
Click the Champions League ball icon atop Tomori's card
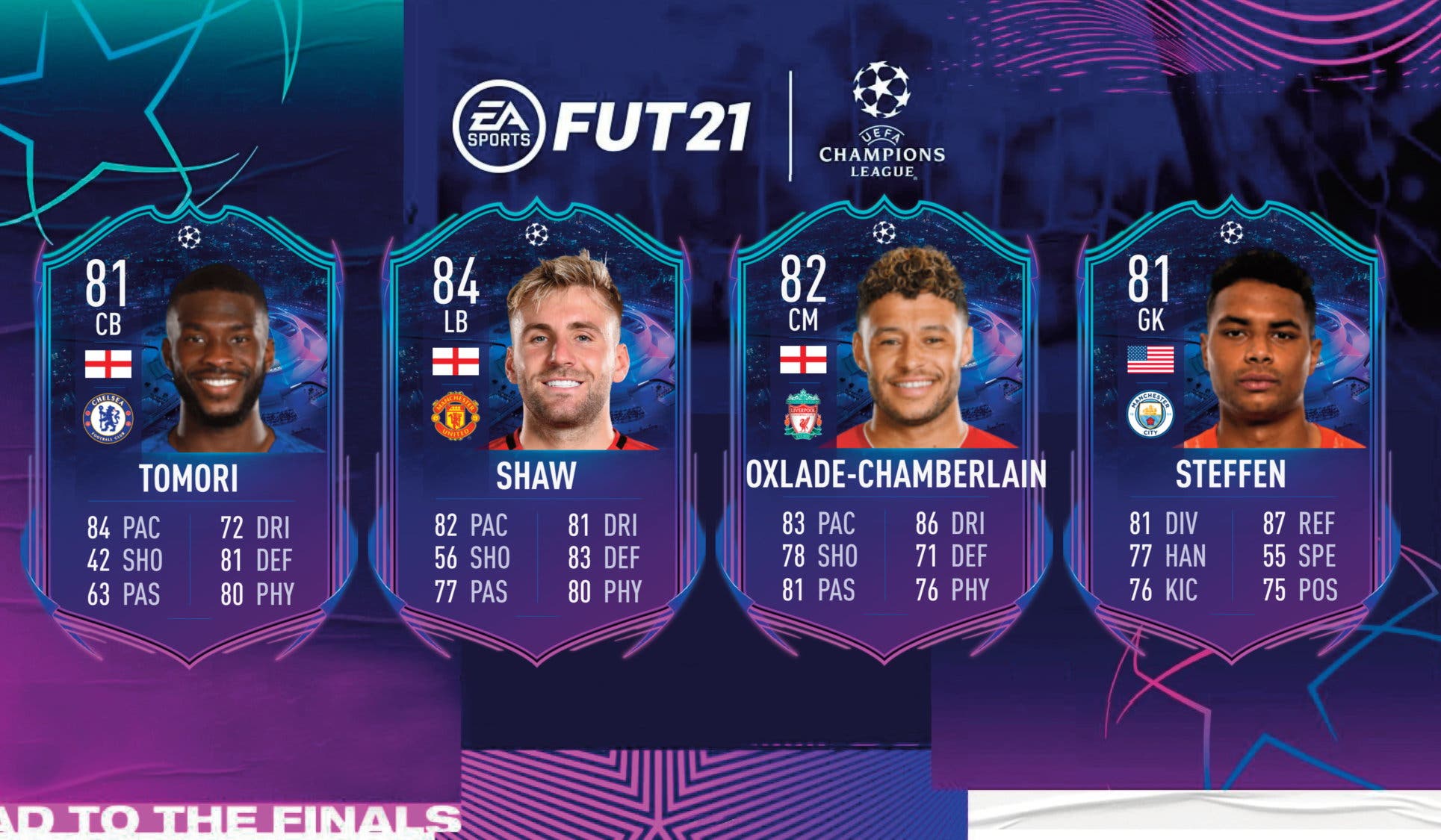pos(189,235)
